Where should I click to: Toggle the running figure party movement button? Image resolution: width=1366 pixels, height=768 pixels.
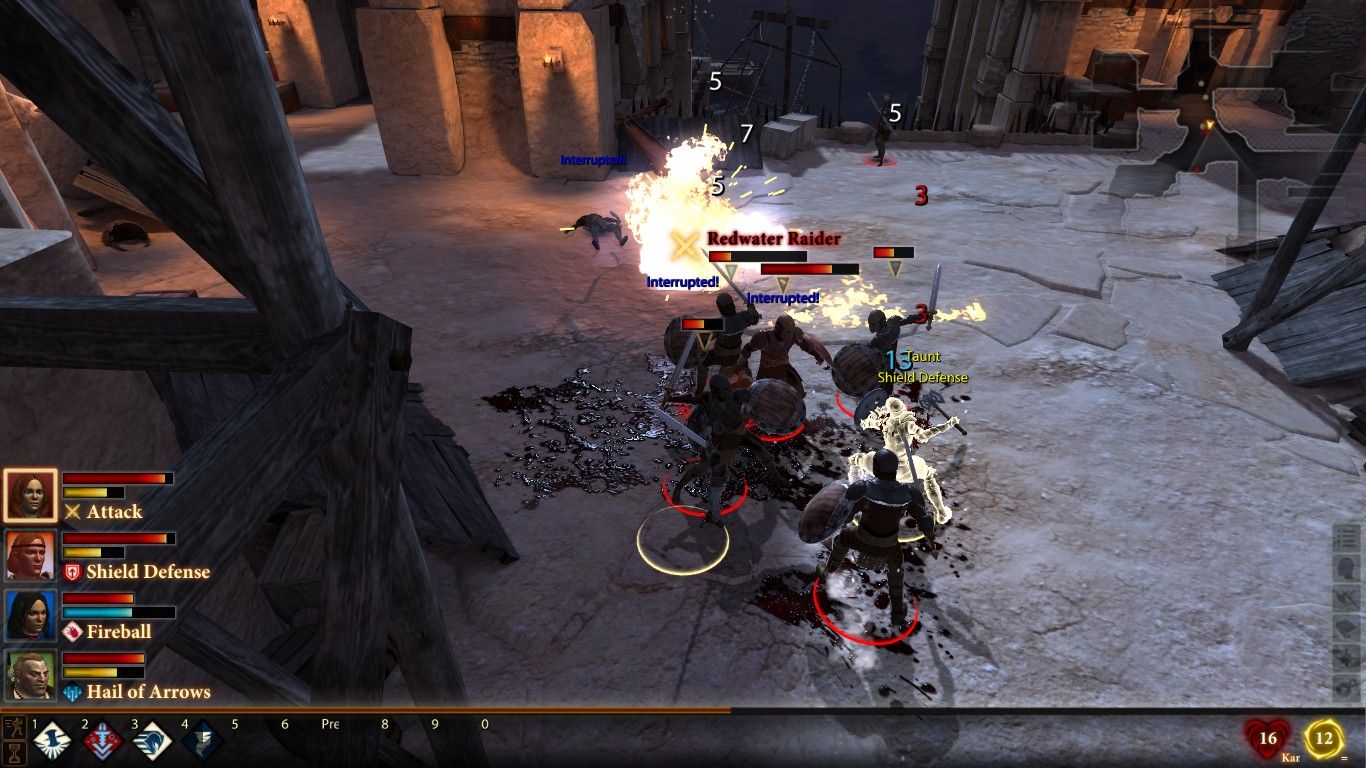tap(13, 724)
